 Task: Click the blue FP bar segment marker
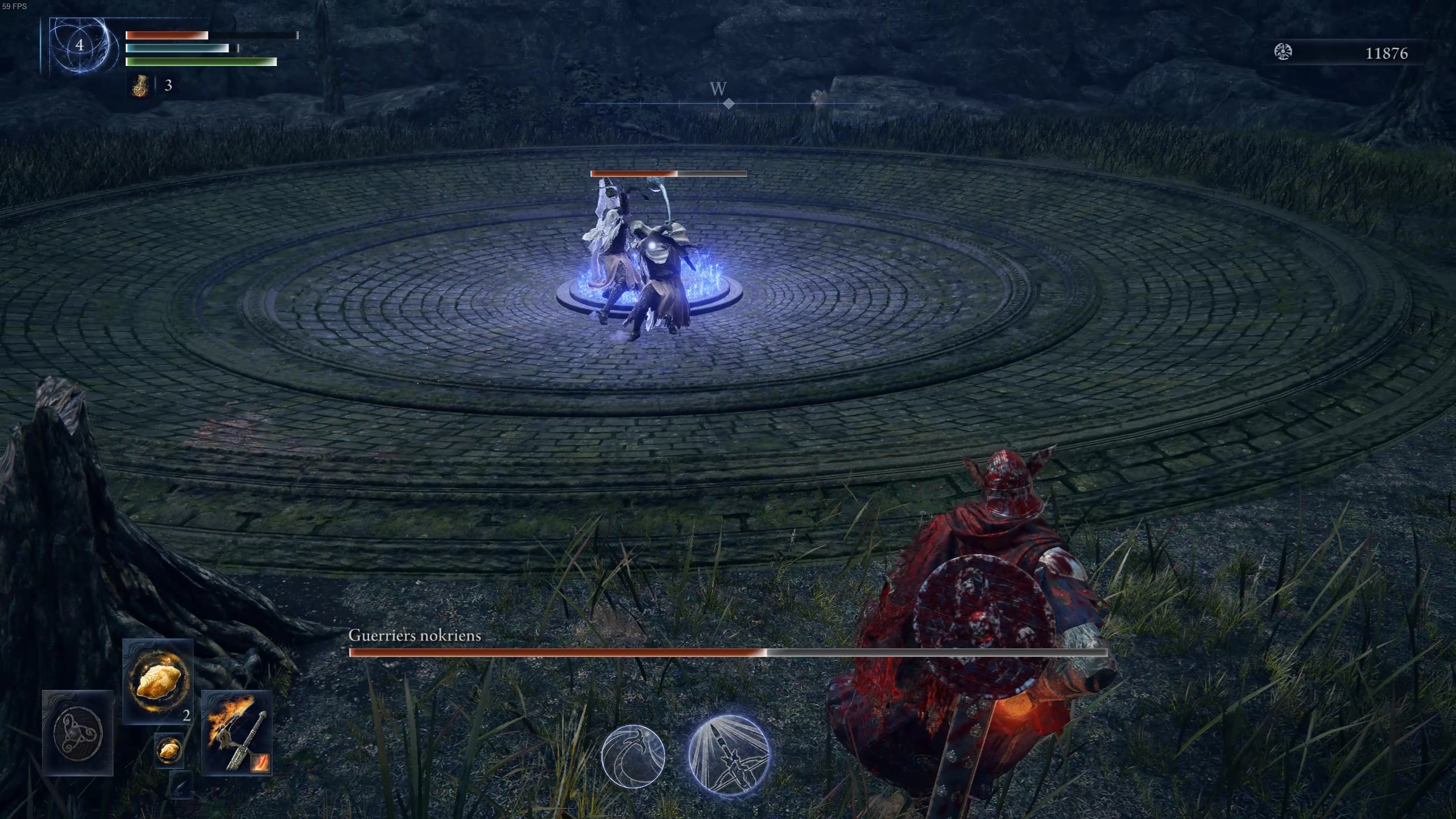pyautogui.click(x=237, y=49)
